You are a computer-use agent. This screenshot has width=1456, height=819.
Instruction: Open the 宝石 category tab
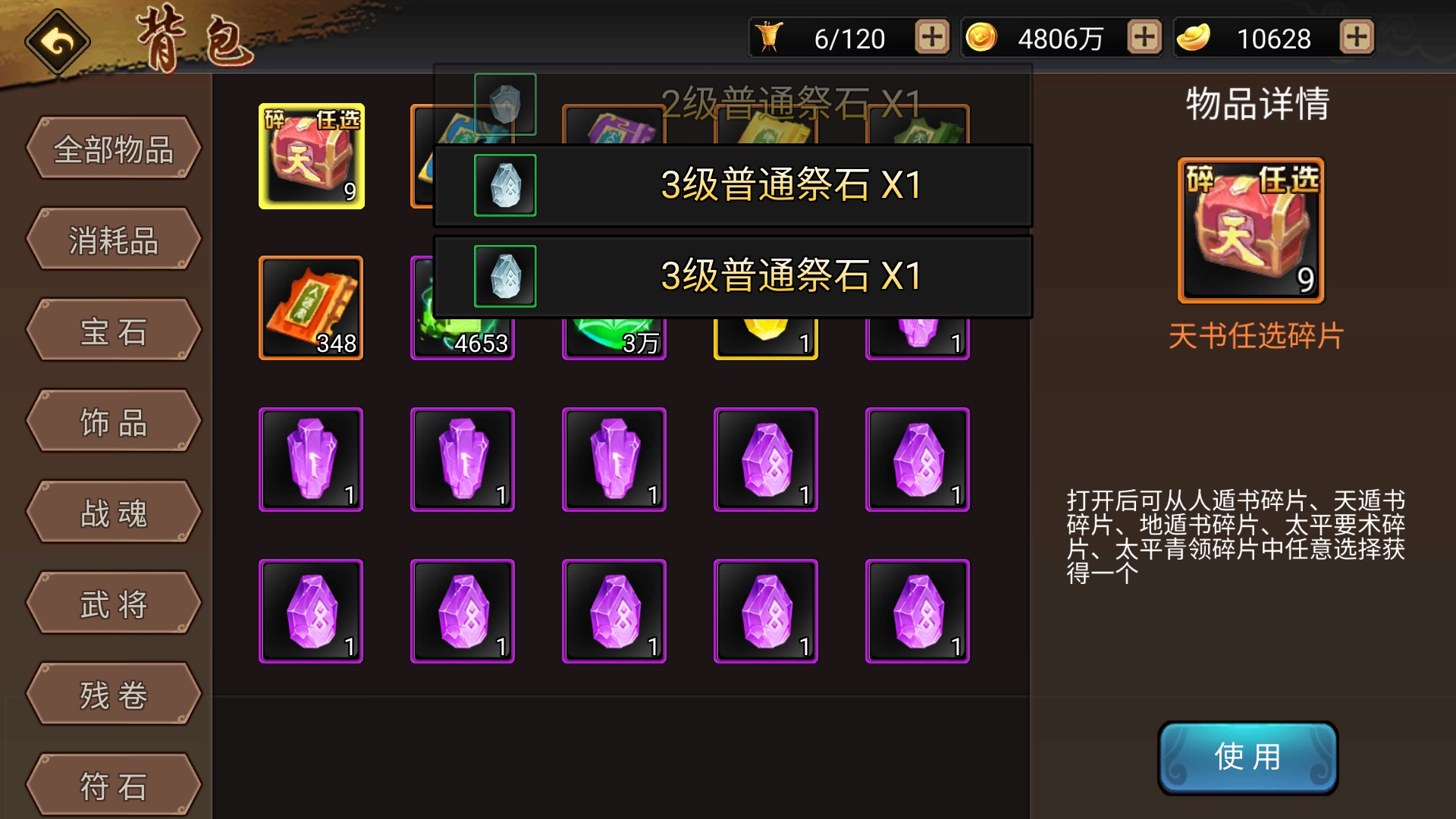pos(112,330)
